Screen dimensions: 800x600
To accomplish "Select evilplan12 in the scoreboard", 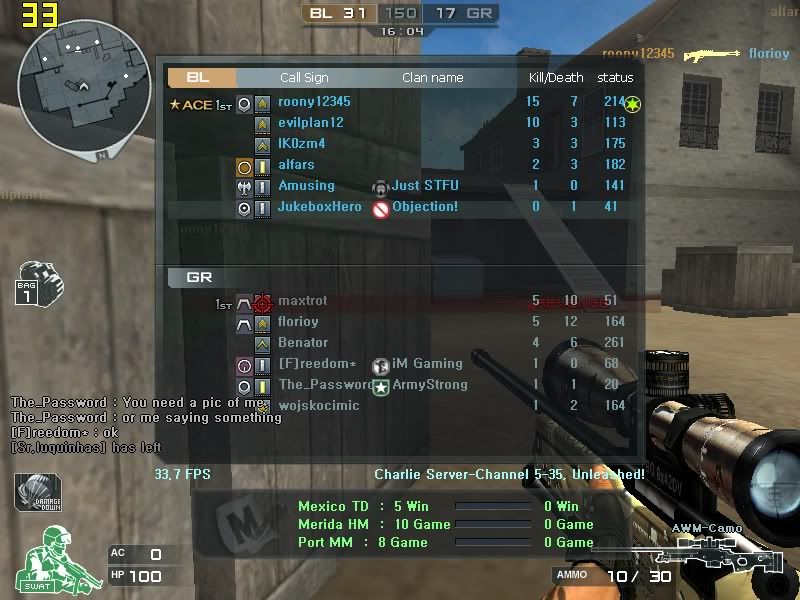I will (311, 123).
